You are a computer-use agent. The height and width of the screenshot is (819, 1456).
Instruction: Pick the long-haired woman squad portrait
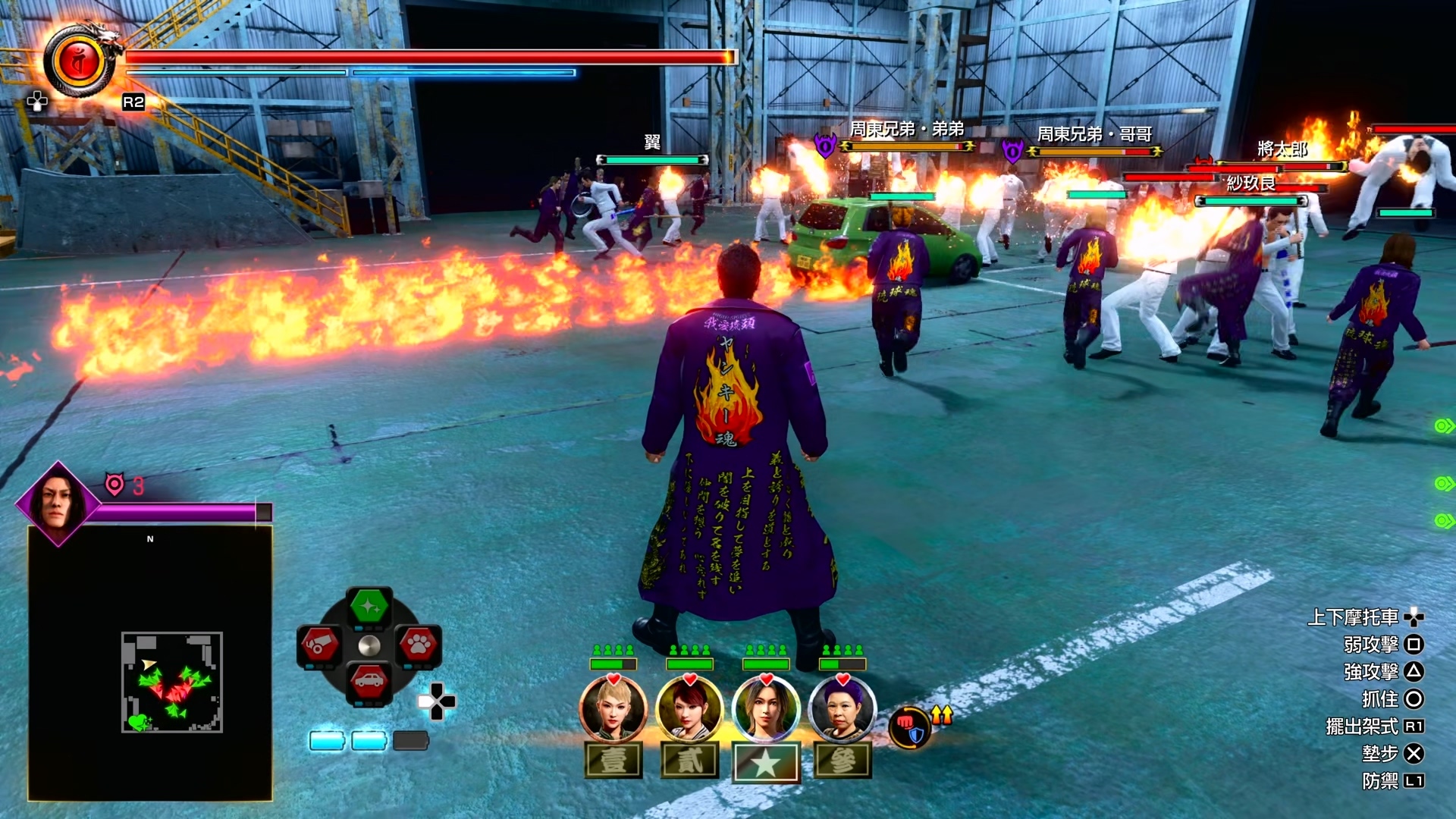(766, 709)
